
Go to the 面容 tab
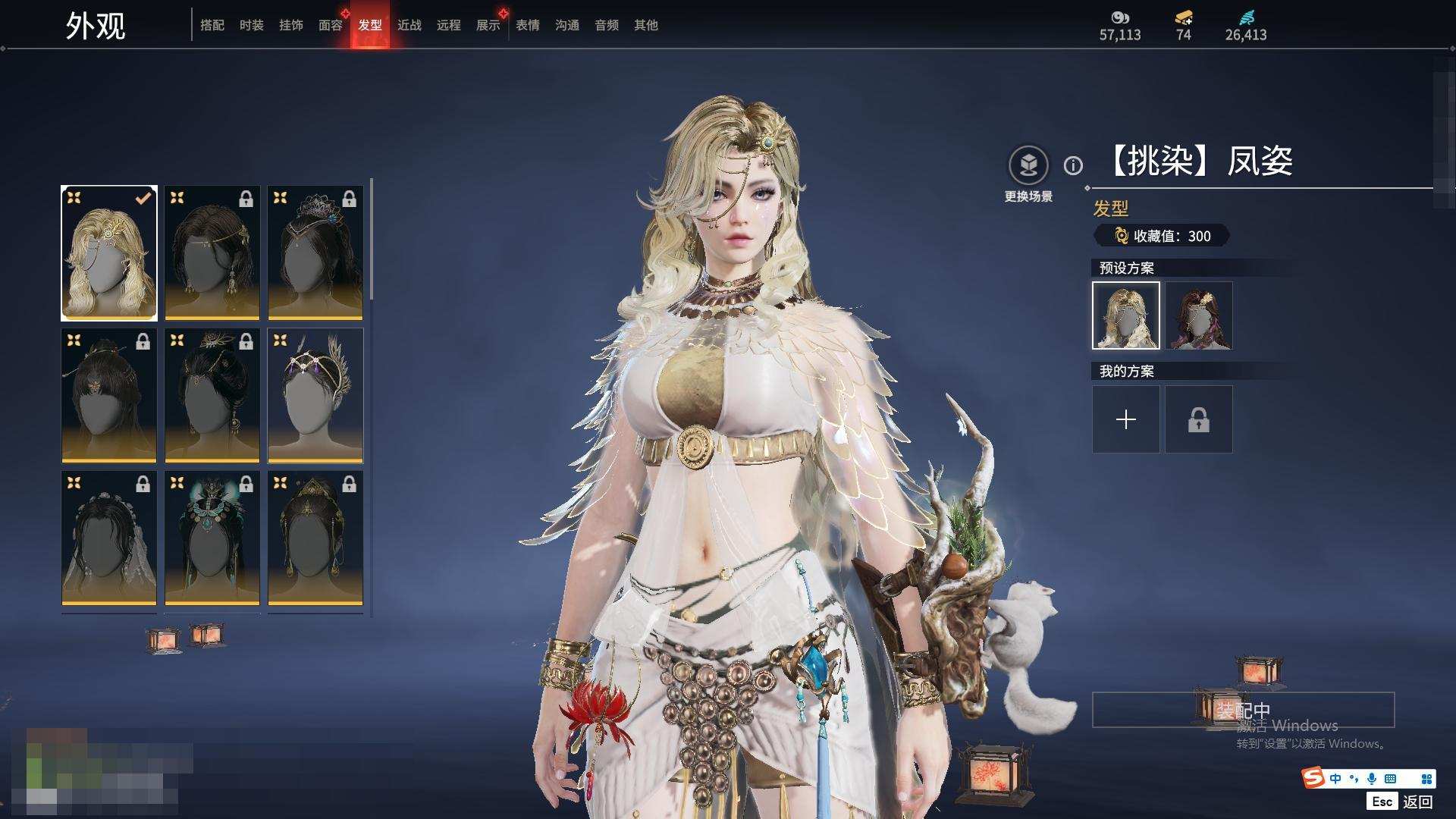[x=330, y=25]
